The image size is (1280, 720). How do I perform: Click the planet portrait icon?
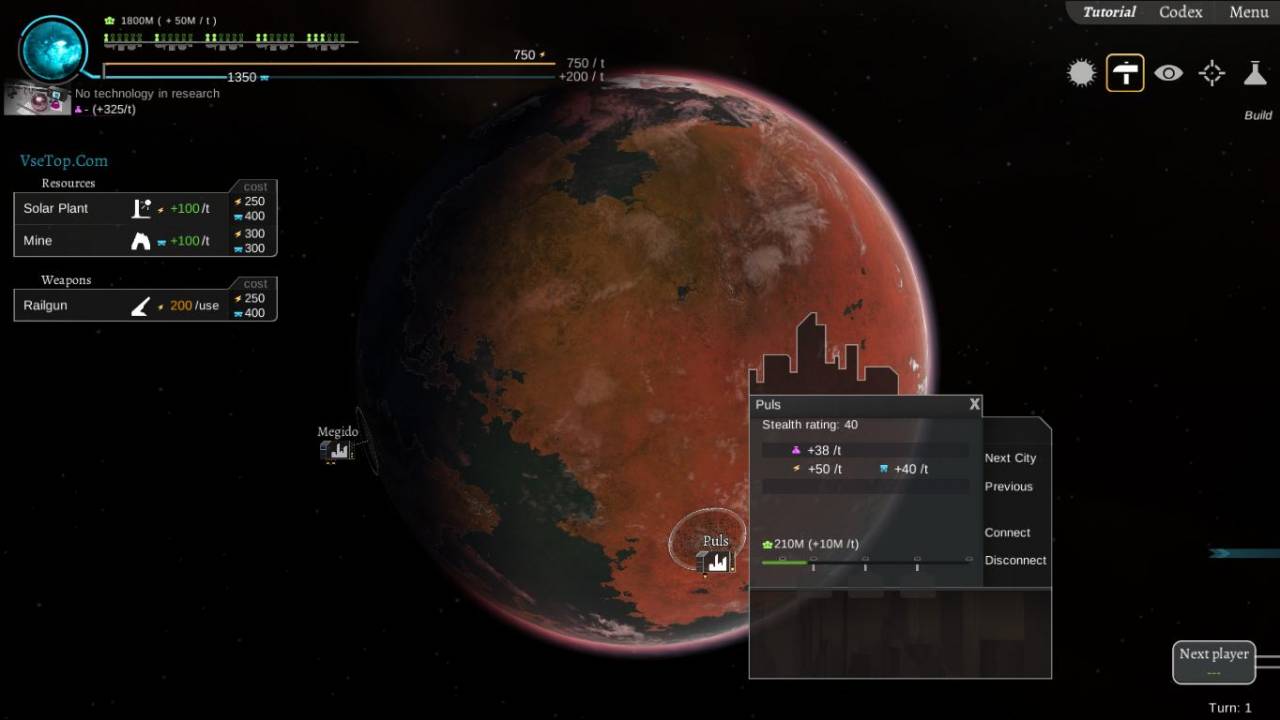coord(53,48)
